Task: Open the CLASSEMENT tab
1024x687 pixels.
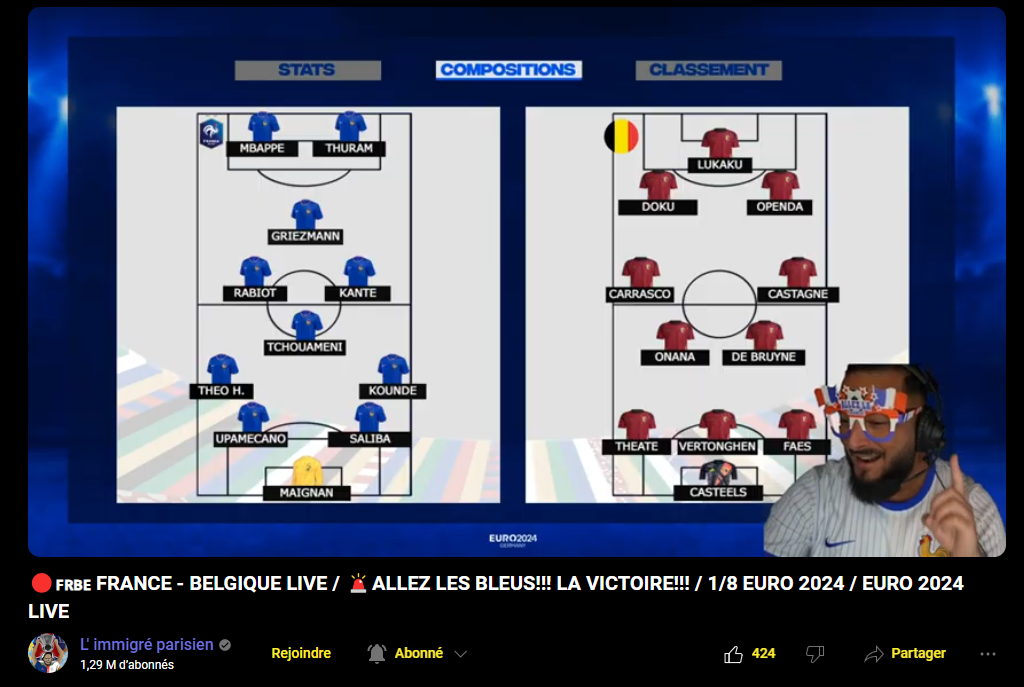Action: pos(708,70)
